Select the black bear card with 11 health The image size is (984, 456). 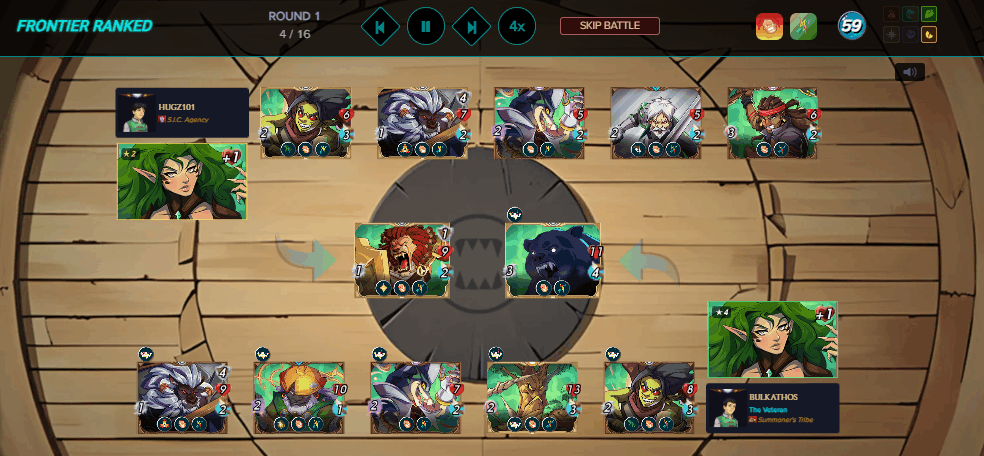[553, 260]
